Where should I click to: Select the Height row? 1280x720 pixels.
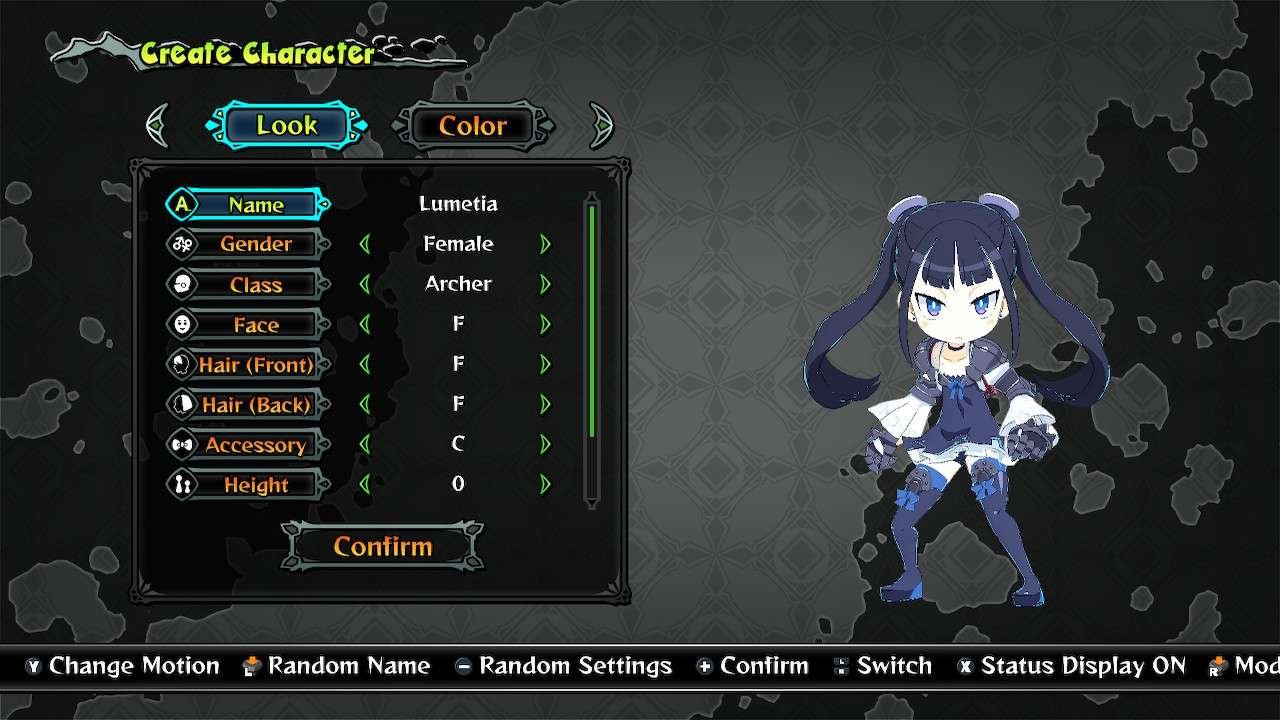point(255,485)
